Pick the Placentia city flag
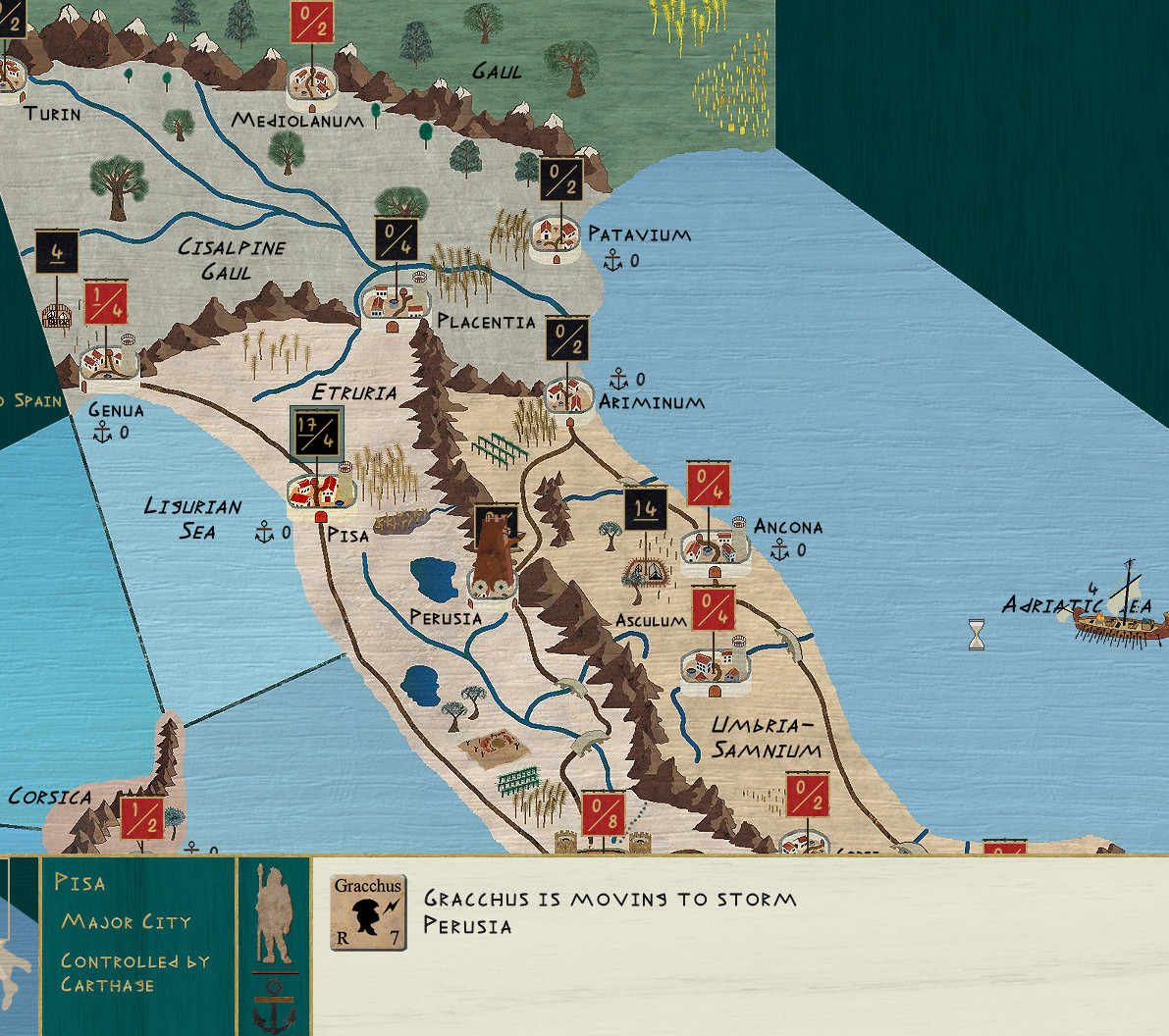This screenshot has width=1169, height=1036. pos(397,240)
